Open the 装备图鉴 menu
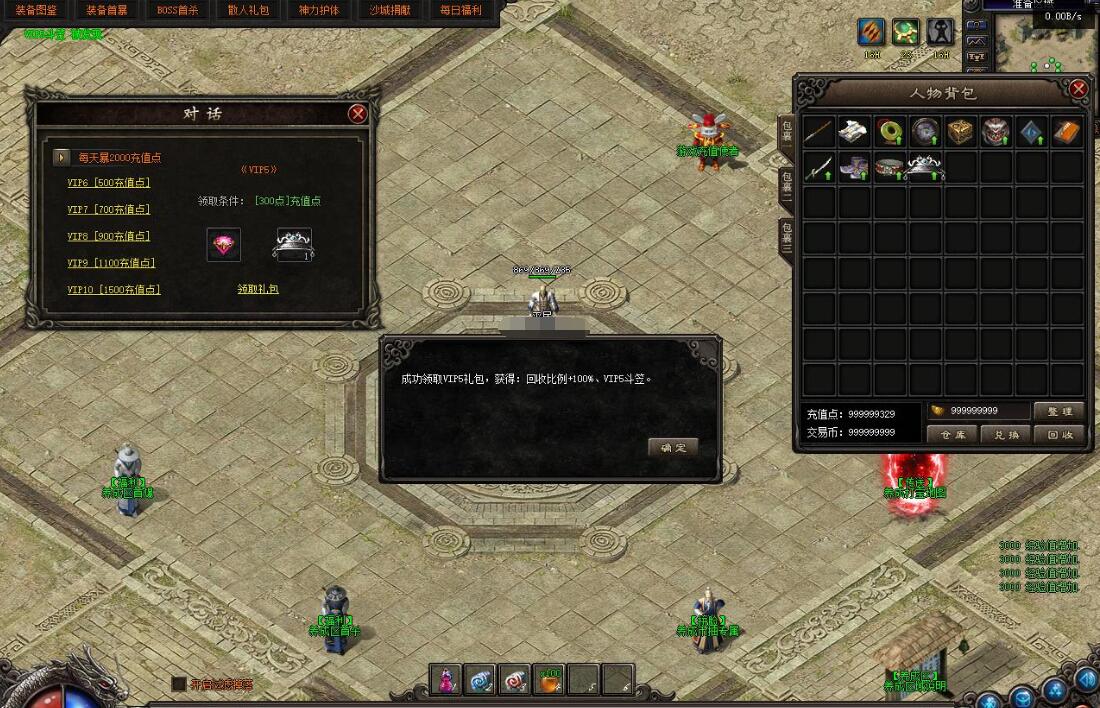Viewport: 1100px width, 708px height. click(36, 10)
